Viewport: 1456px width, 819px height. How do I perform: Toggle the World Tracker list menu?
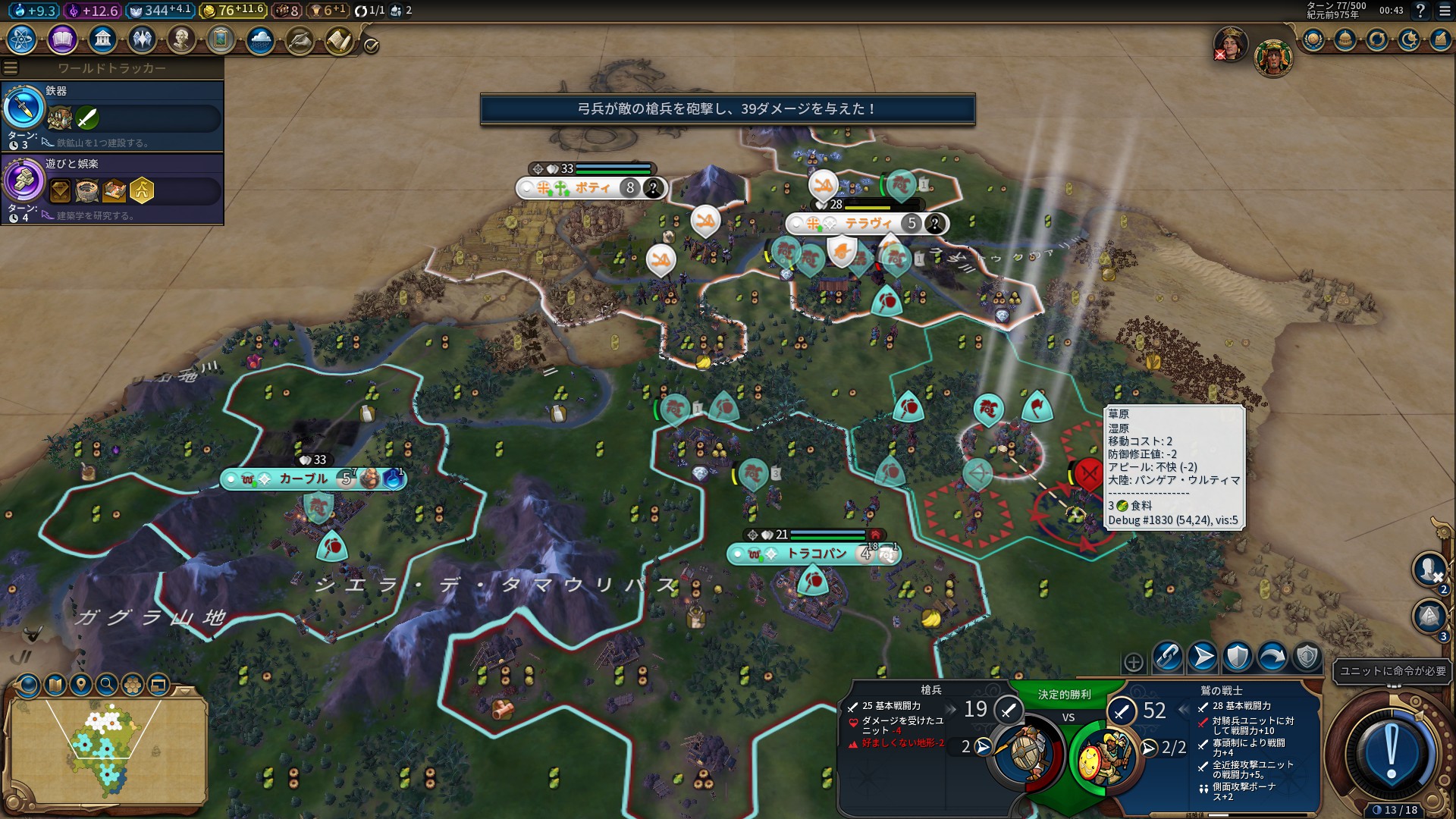pyautogui.click(x=11, y=68)
